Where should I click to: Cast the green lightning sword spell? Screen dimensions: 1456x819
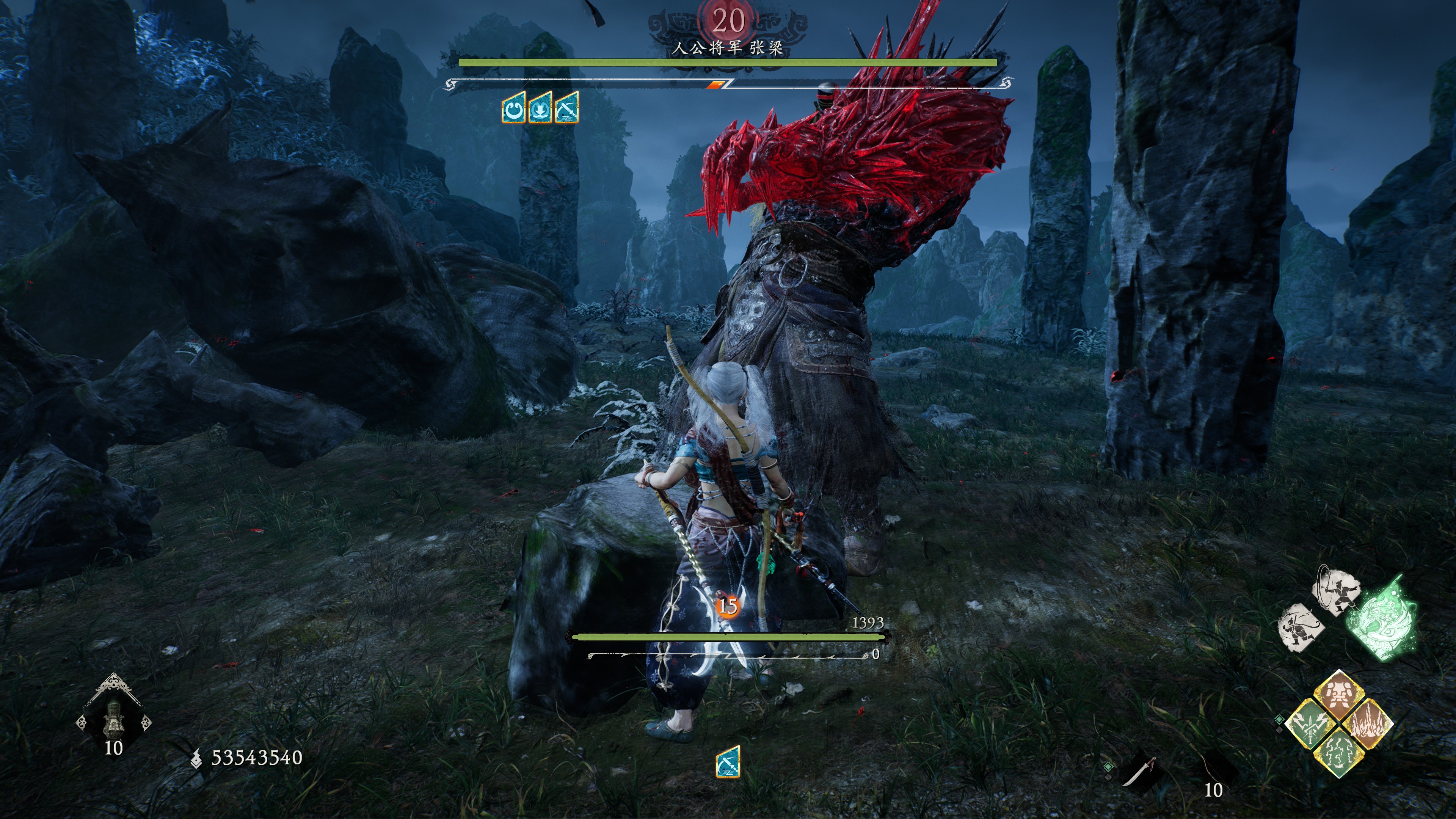point(1311,724)
